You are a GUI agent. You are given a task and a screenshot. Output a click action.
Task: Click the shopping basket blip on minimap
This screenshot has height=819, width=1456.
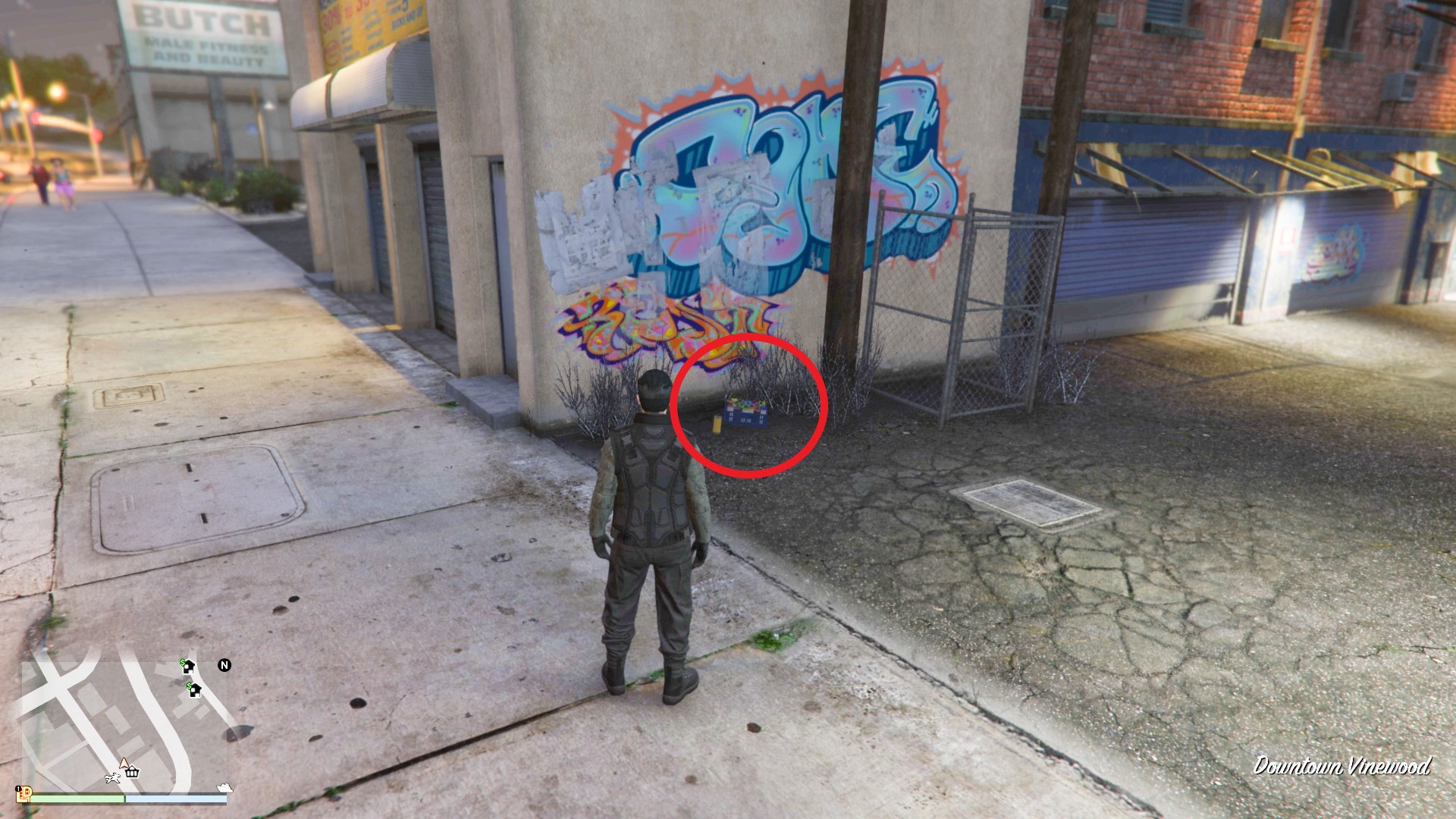[x=133, y=773]
